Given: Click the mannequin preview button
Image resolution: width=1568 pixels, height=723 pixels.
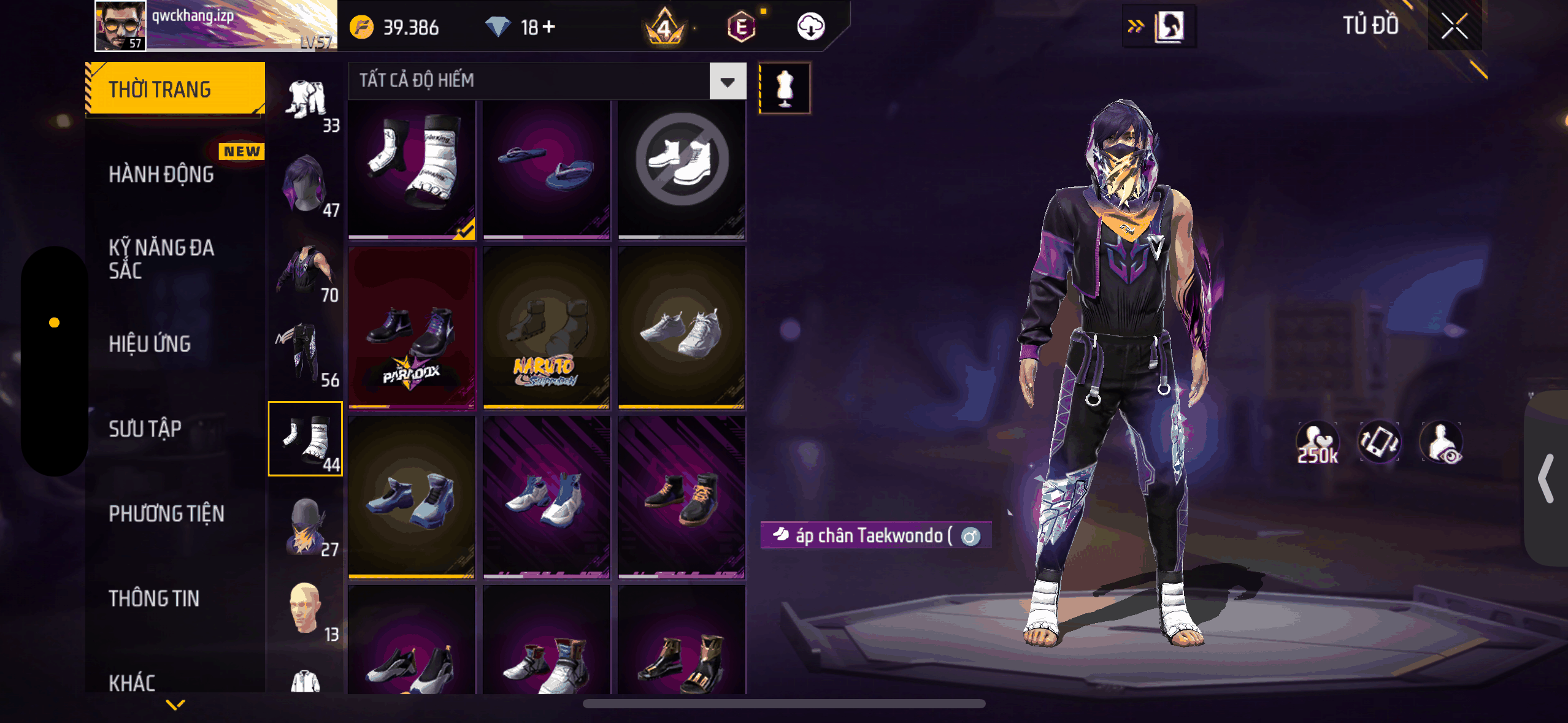Looking at the screenshot, I should click(x=785, y=88).
